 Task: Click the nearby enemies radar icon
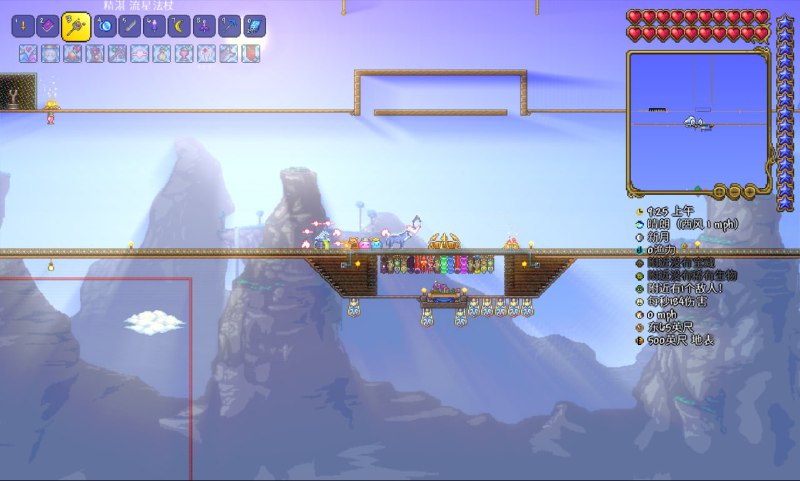click(x=639, y=288)
